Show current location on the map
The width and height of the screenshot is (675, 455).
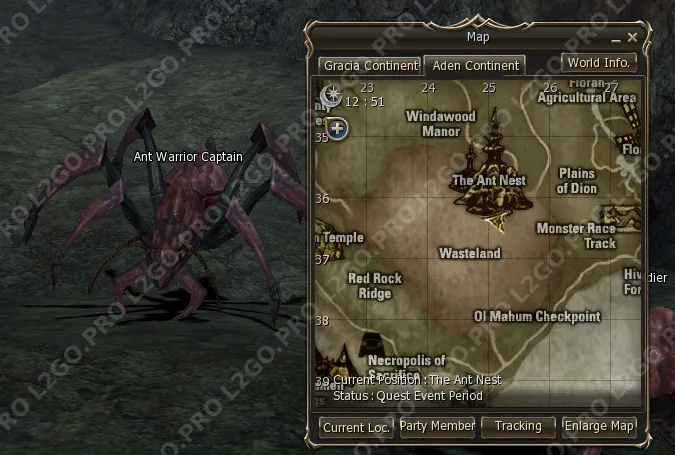click(357, 427)
